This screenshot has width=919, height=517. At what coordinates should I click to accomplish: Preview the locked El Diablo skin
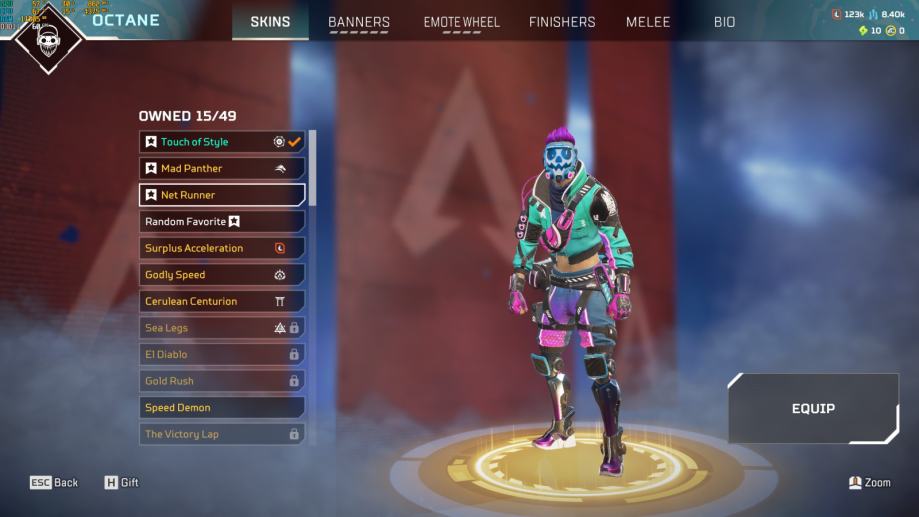click(222, 354)
